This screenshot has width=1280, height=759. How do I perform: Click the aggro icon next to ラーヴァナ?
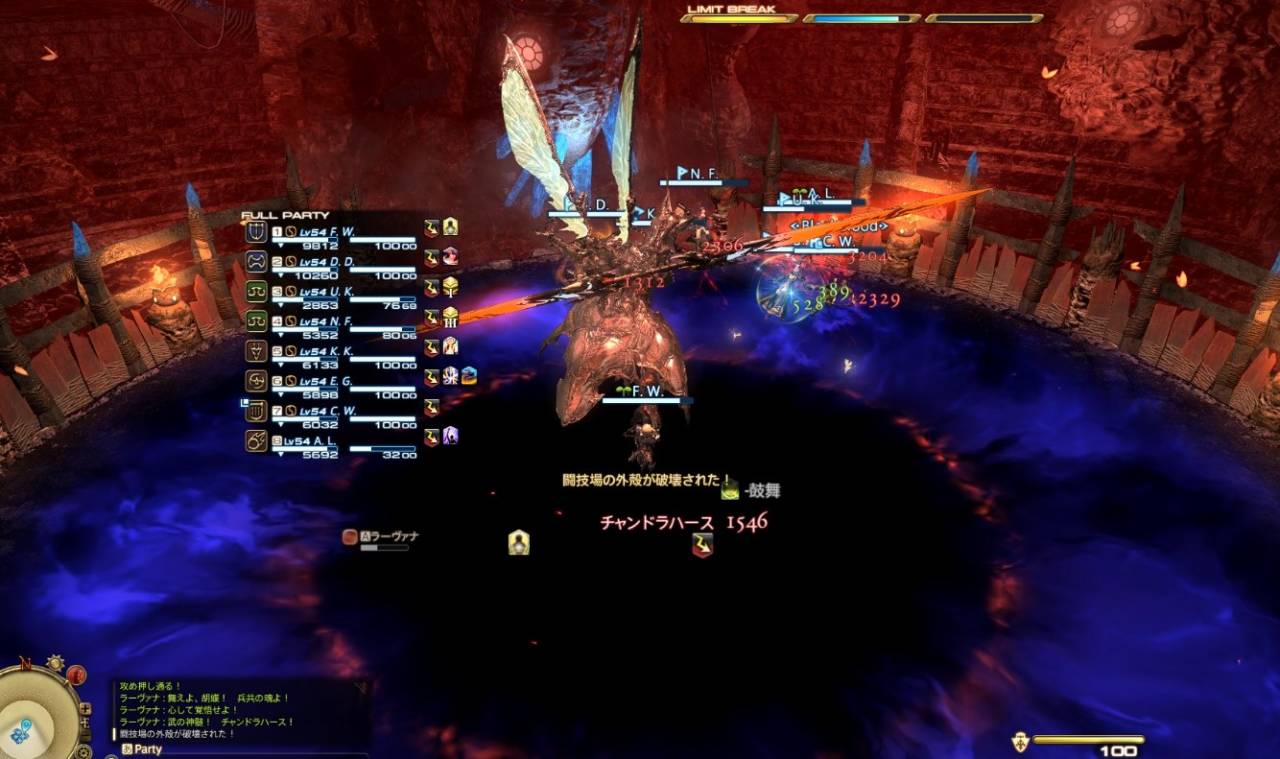pyautogui.click(x=348, y=538)
